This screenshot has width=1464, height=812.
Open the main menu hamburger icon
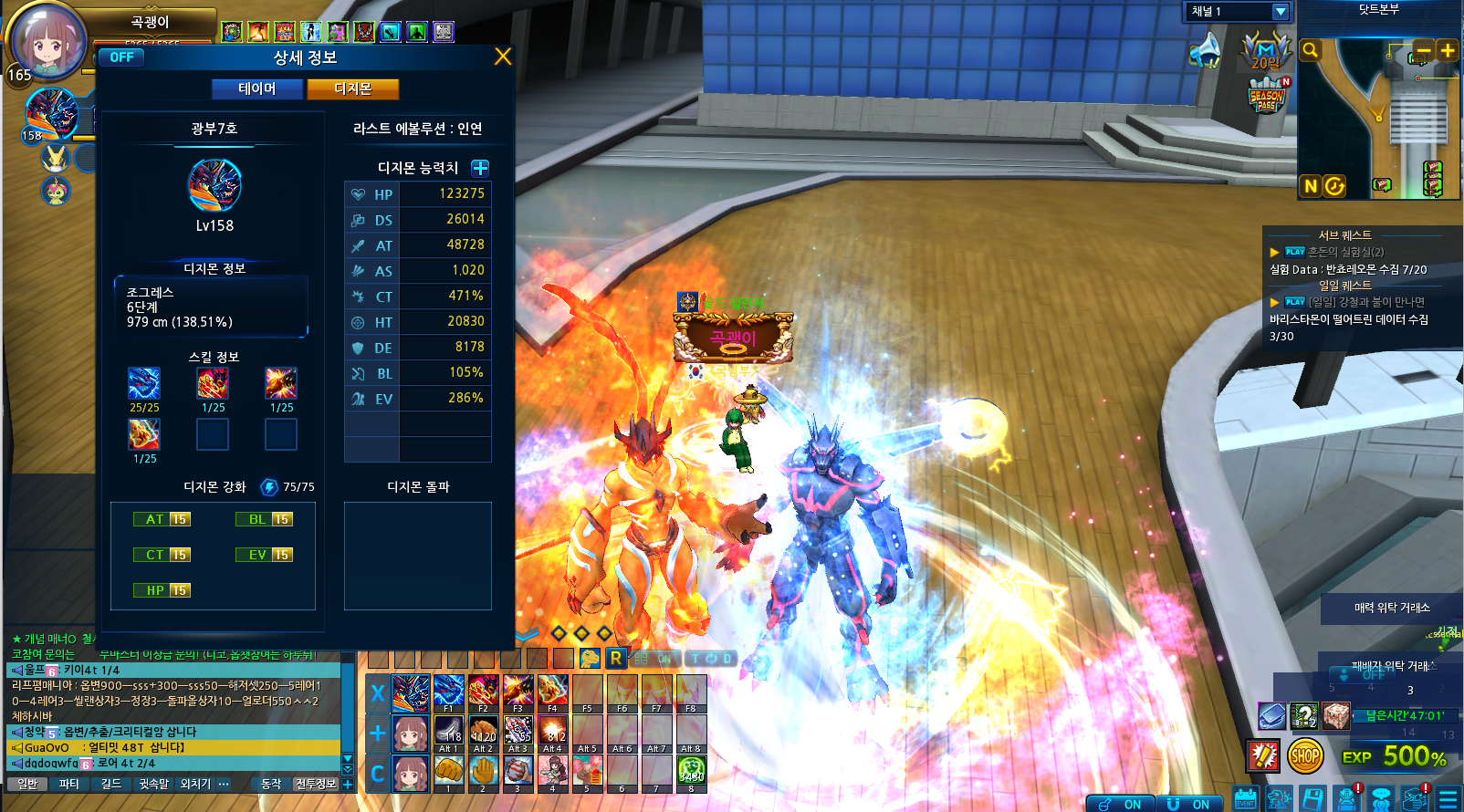(x=1448, y=799)
